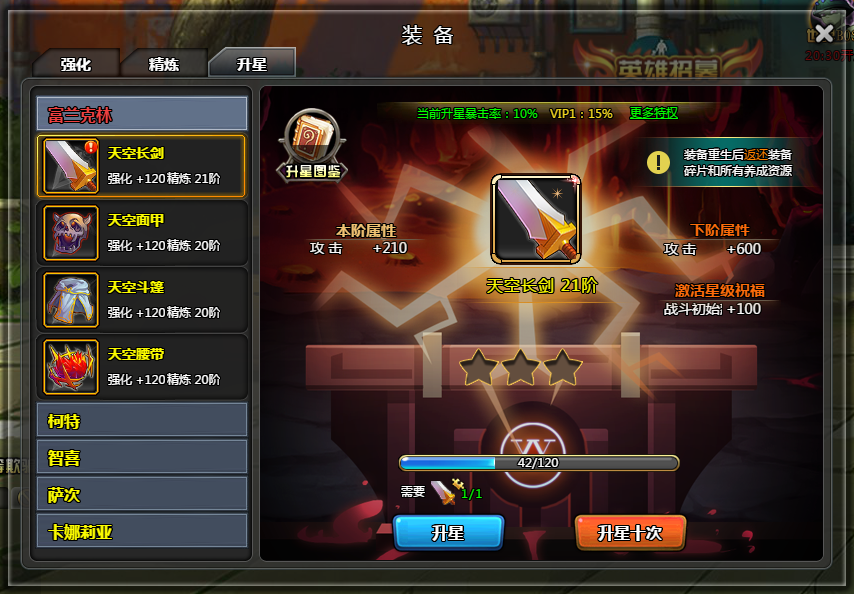854x594 pixels.
Task: Click the blue 升星 button
Action: (x=448, y=533)
